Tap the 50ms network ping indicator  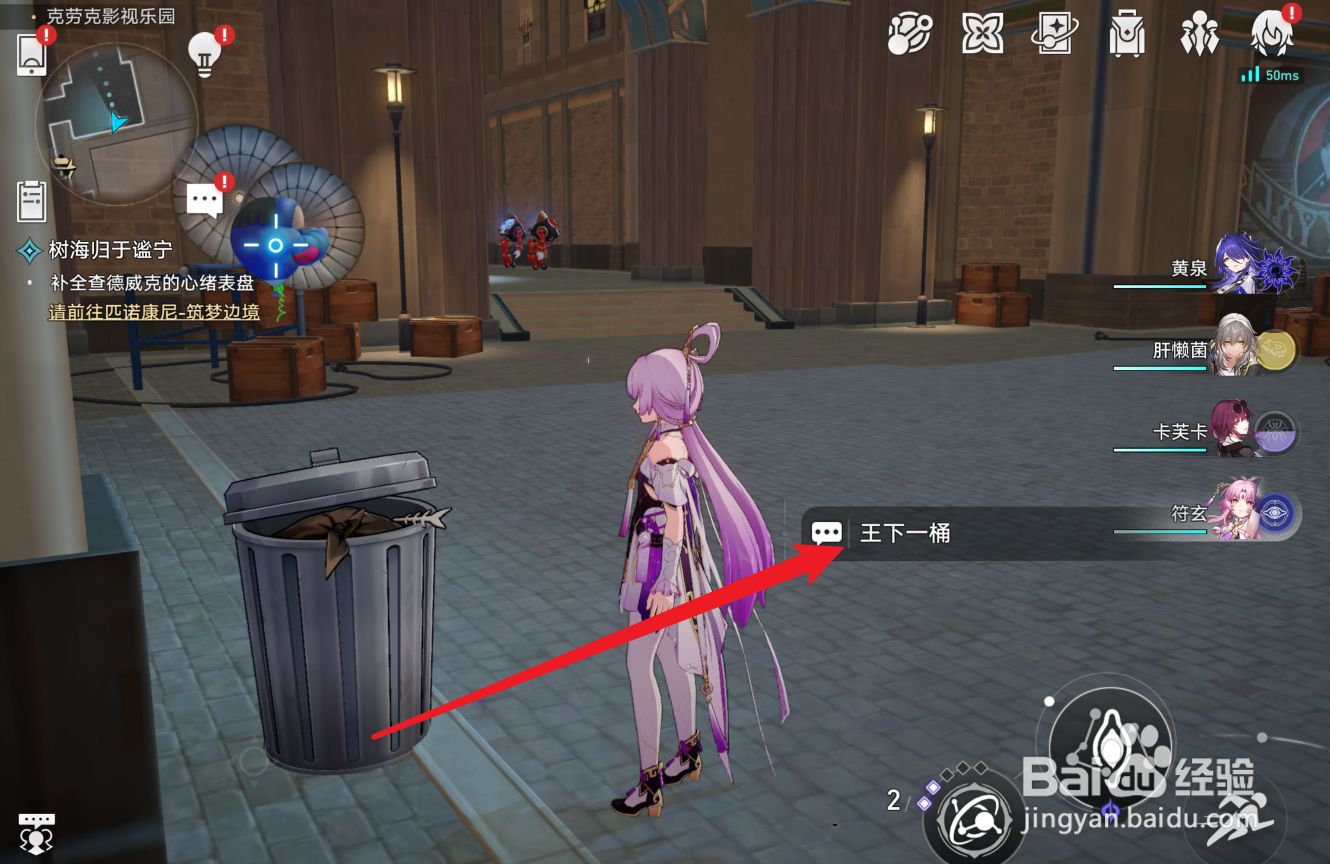coord(1269,74)
